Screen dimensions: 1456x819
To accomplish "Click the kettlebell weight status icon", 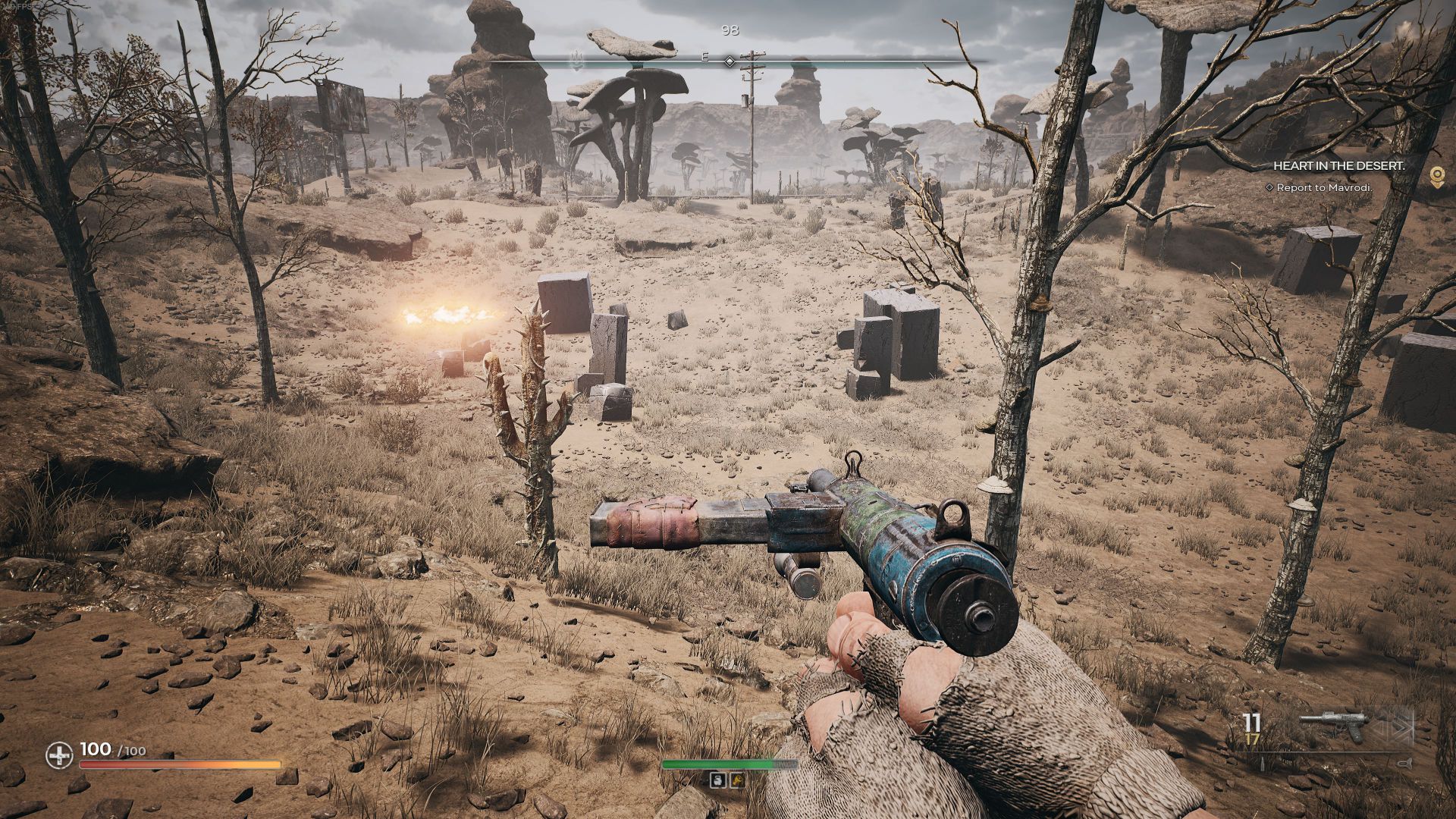I will (717, 780).
